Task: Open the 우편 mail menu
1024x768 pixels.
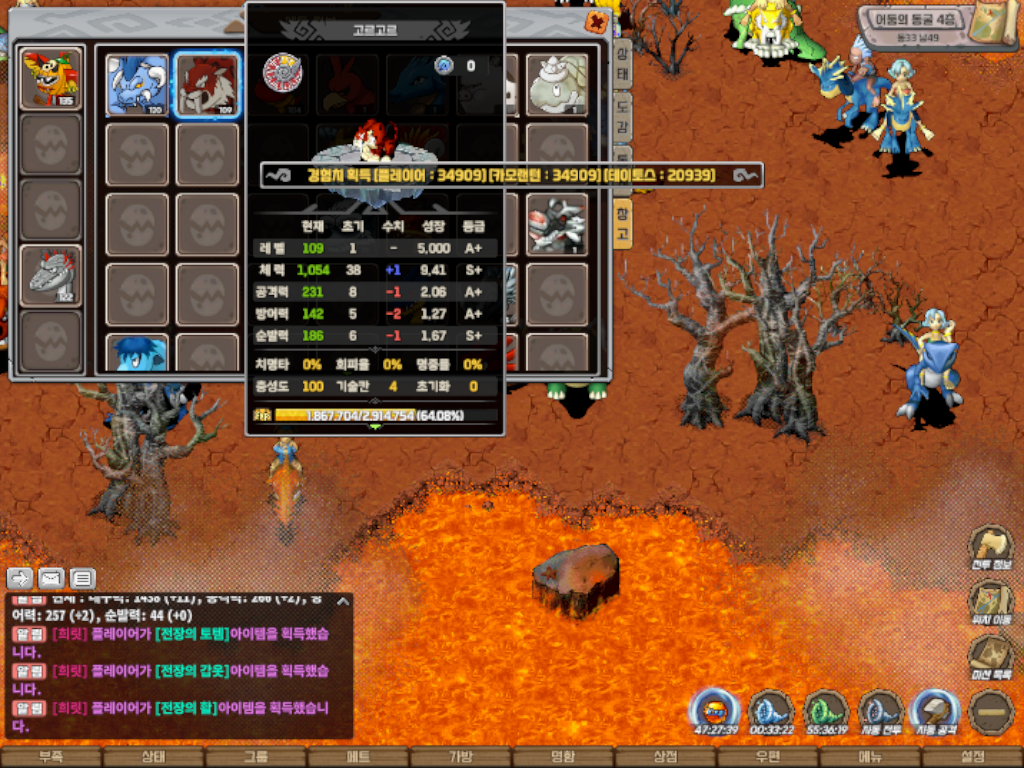Action: click(767, 757)
